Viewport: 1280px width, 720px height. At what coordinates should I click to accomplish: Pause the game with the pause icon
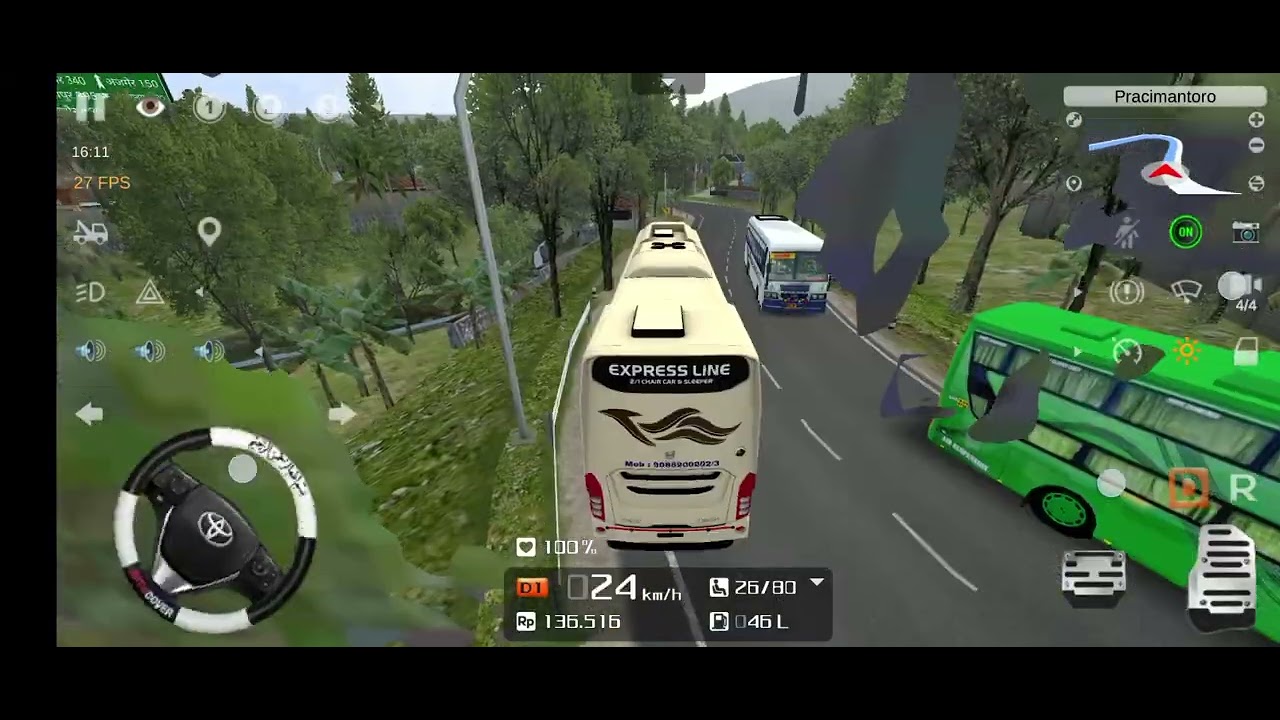(x=90, y=108)
